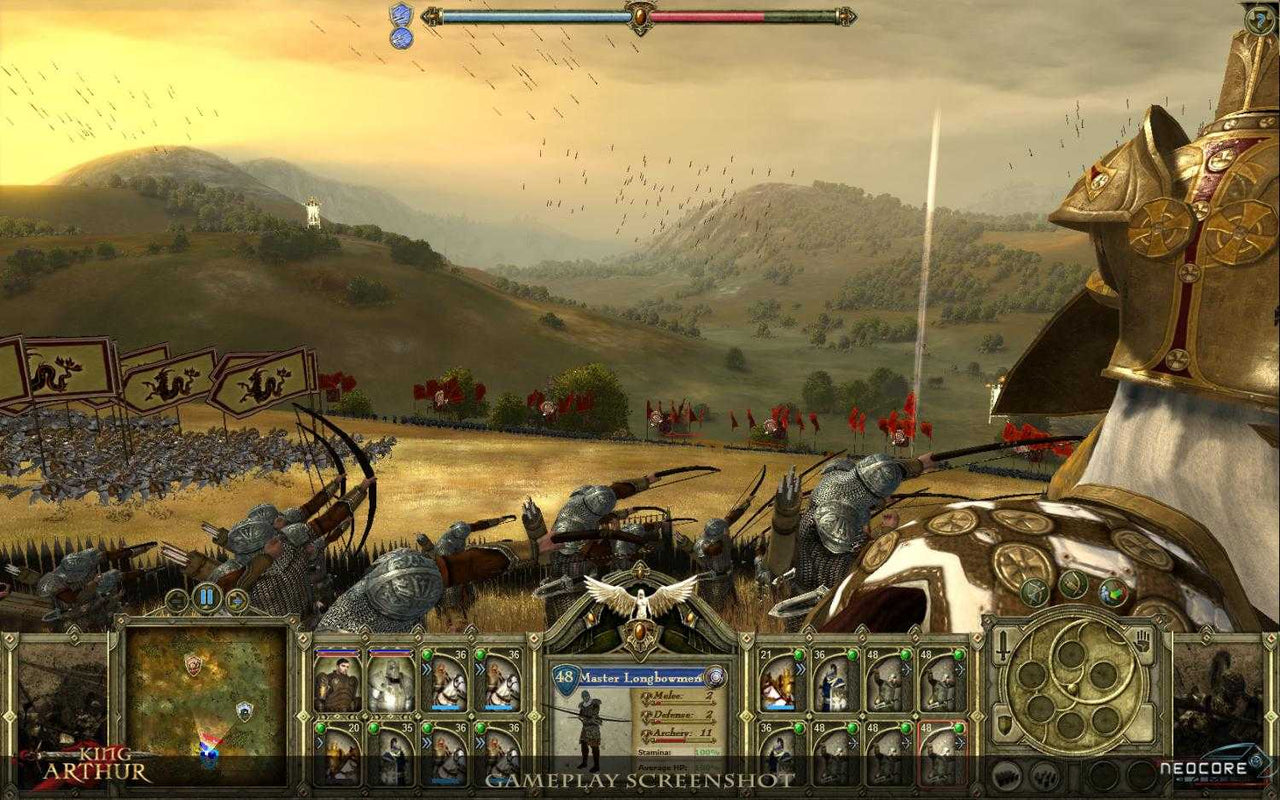Expand the double-chevron on a 36-count cavalry card
This screenshot has height=800, width=1280.
point(427,668)
